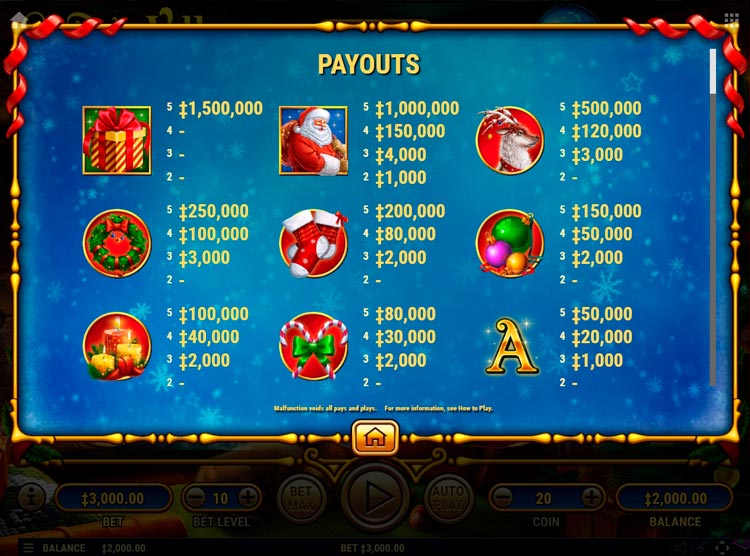Return to the game with the home button
Screen dimensions: 750x556
(375, 437)
